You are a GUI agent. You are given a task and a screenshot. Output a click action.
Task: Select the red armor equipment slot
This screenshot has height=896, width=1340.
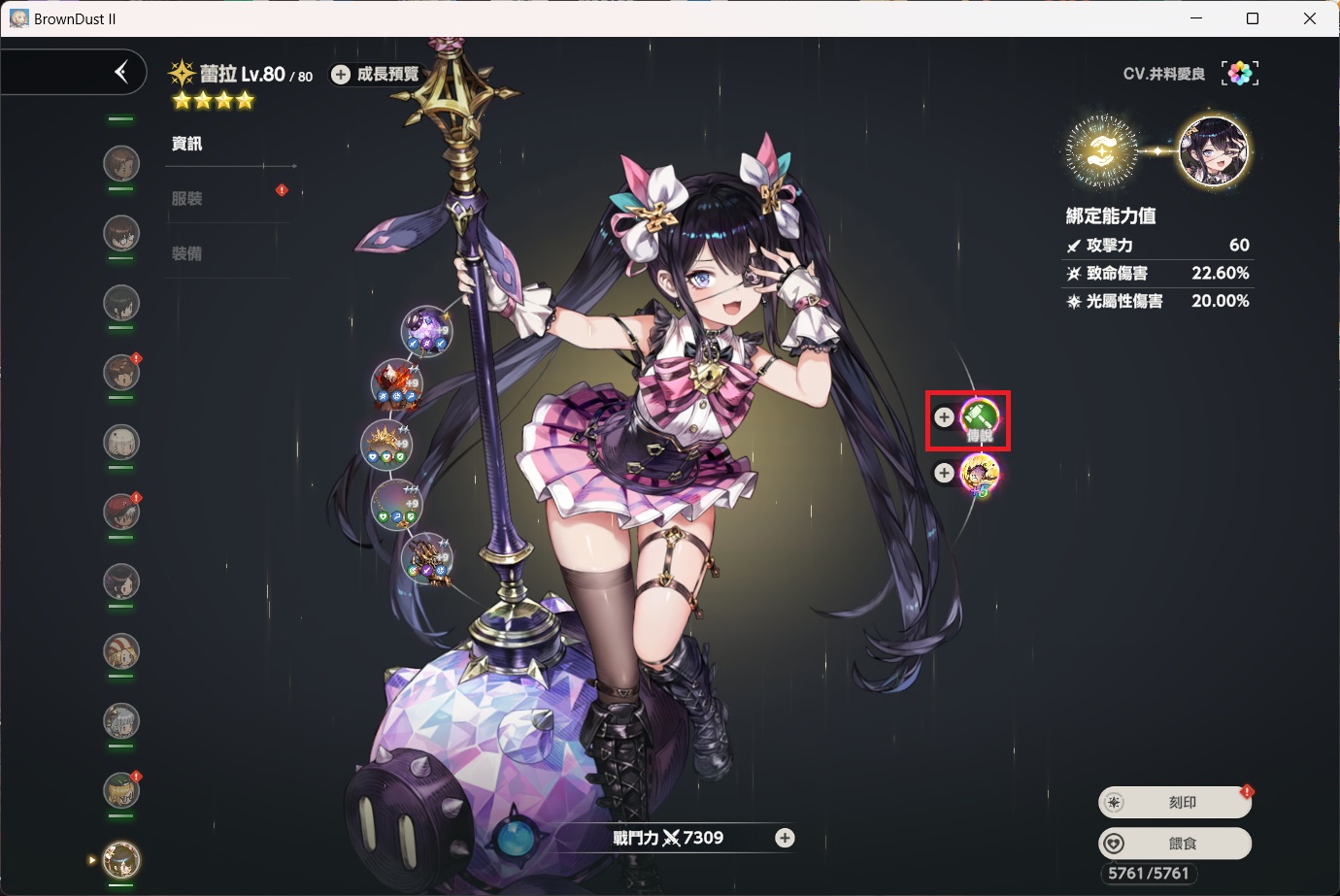coord(396,384)
